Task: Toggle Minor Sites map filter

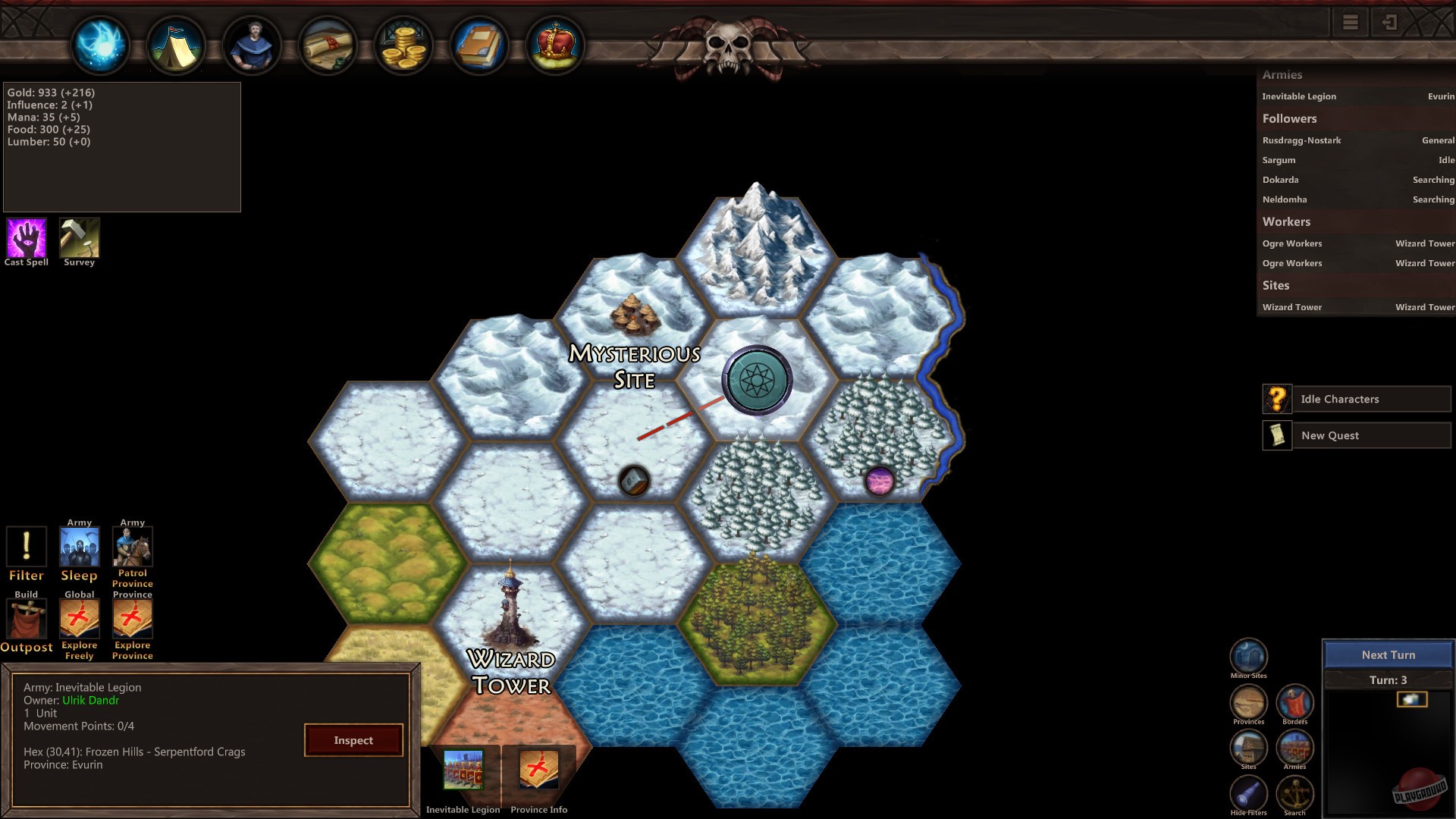Action: pyautogui.click(x=1247, y=654)
